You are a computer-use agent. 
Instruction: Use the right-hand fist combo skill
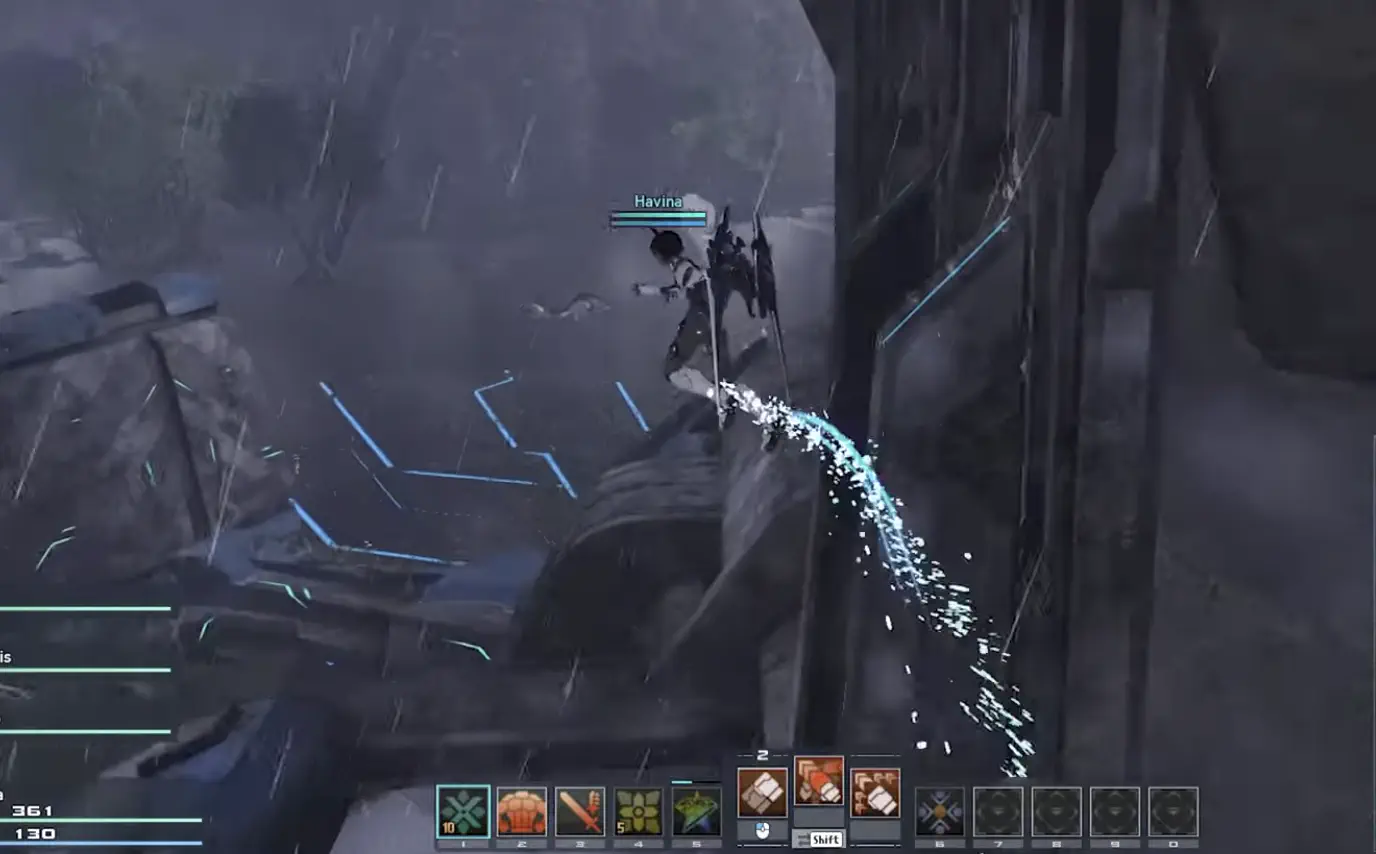(875, 792)
